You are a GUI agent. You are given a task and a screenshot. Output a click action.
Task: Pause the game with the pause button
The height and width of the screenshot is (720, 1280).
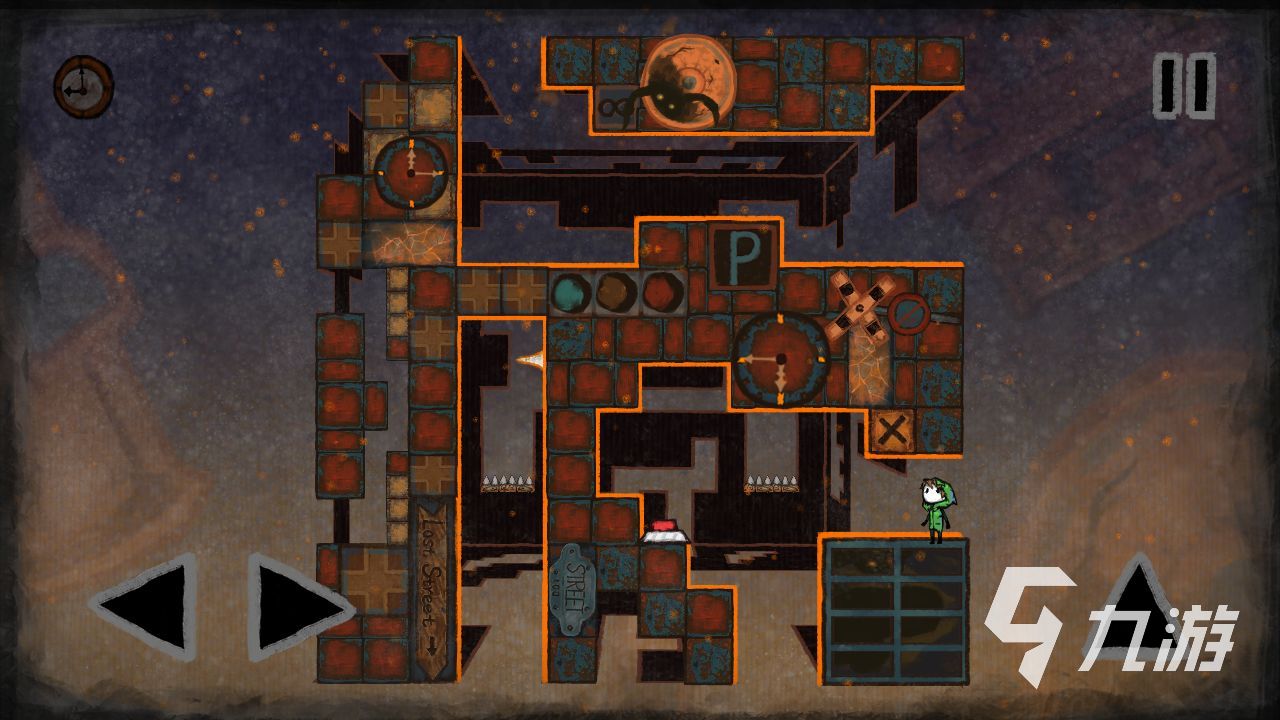1184,86
